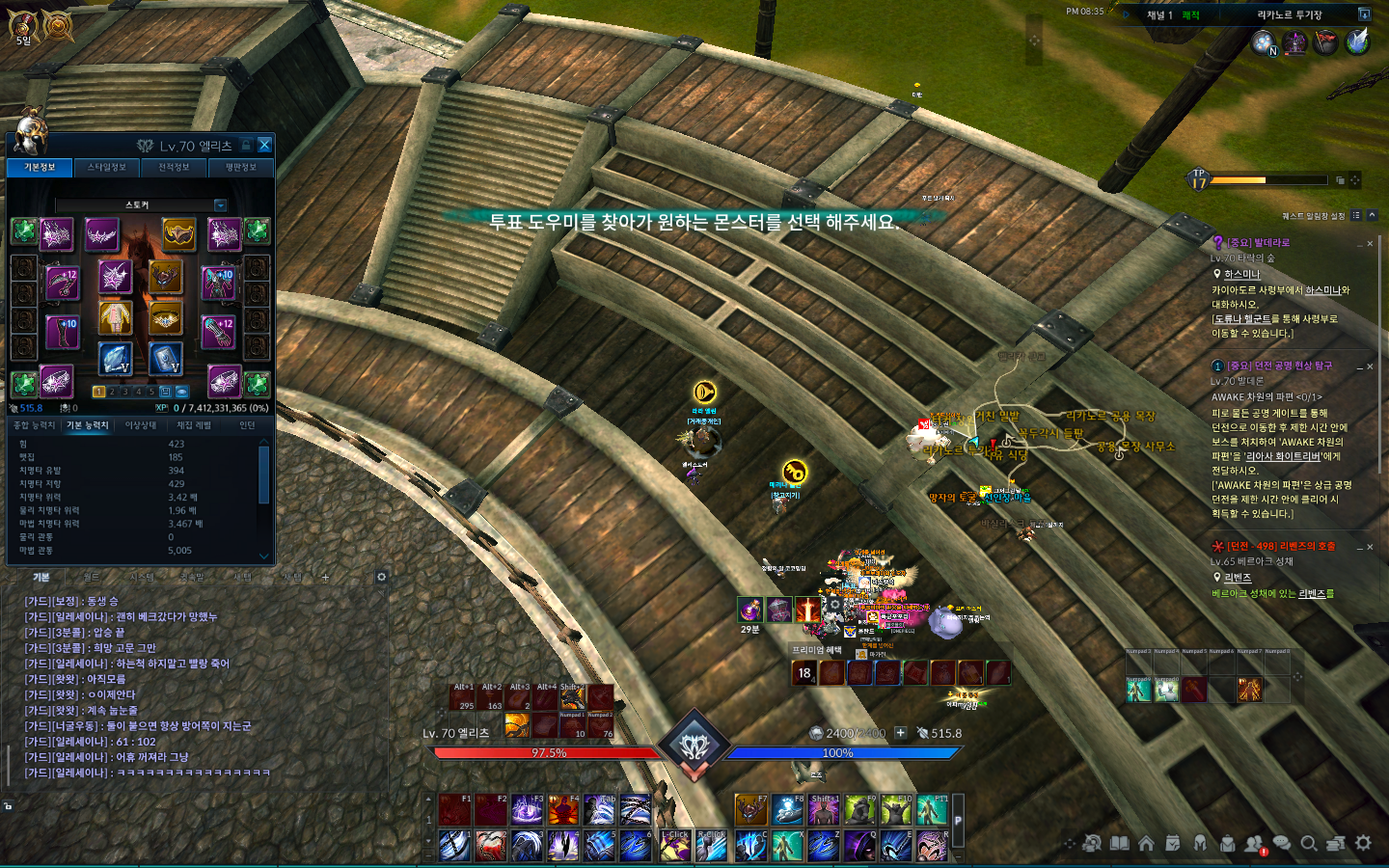Select the gold mask equipment slot
Screen dimensions: 1389x868
(x=178, y=232)
